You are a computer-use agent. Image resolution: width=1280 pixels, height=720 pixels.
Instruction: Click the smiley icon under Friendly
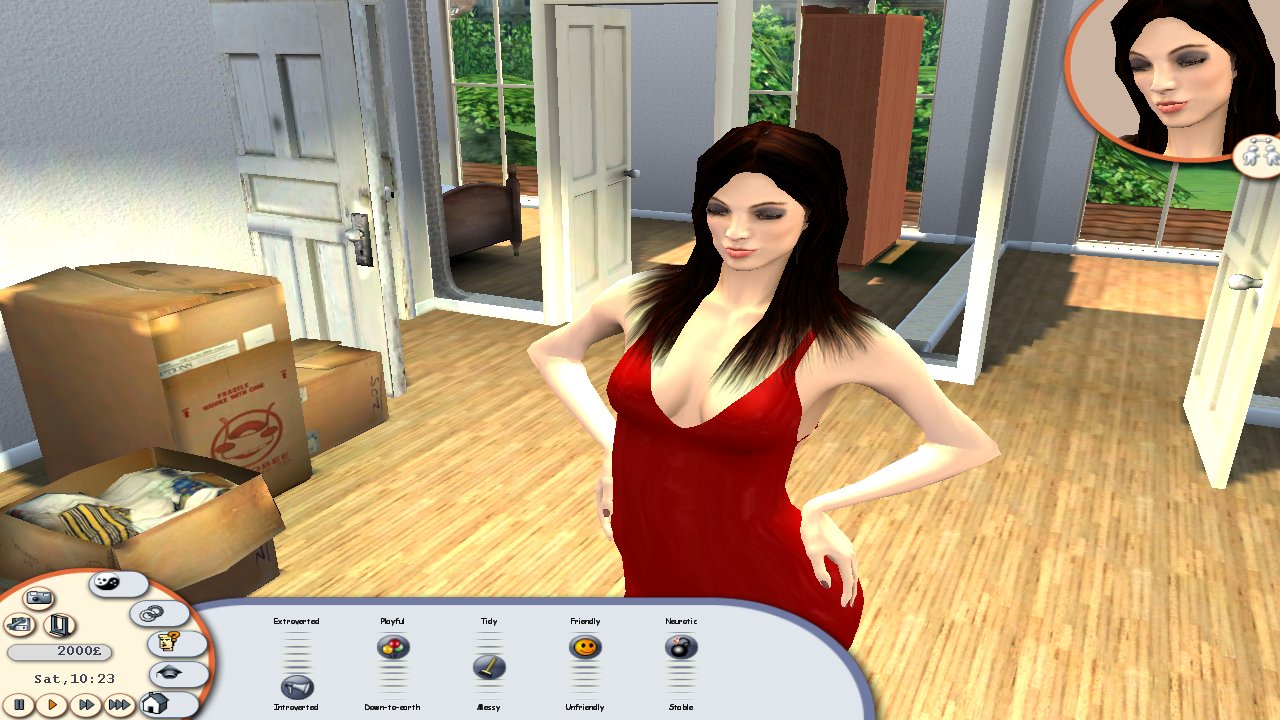(584, 647)
